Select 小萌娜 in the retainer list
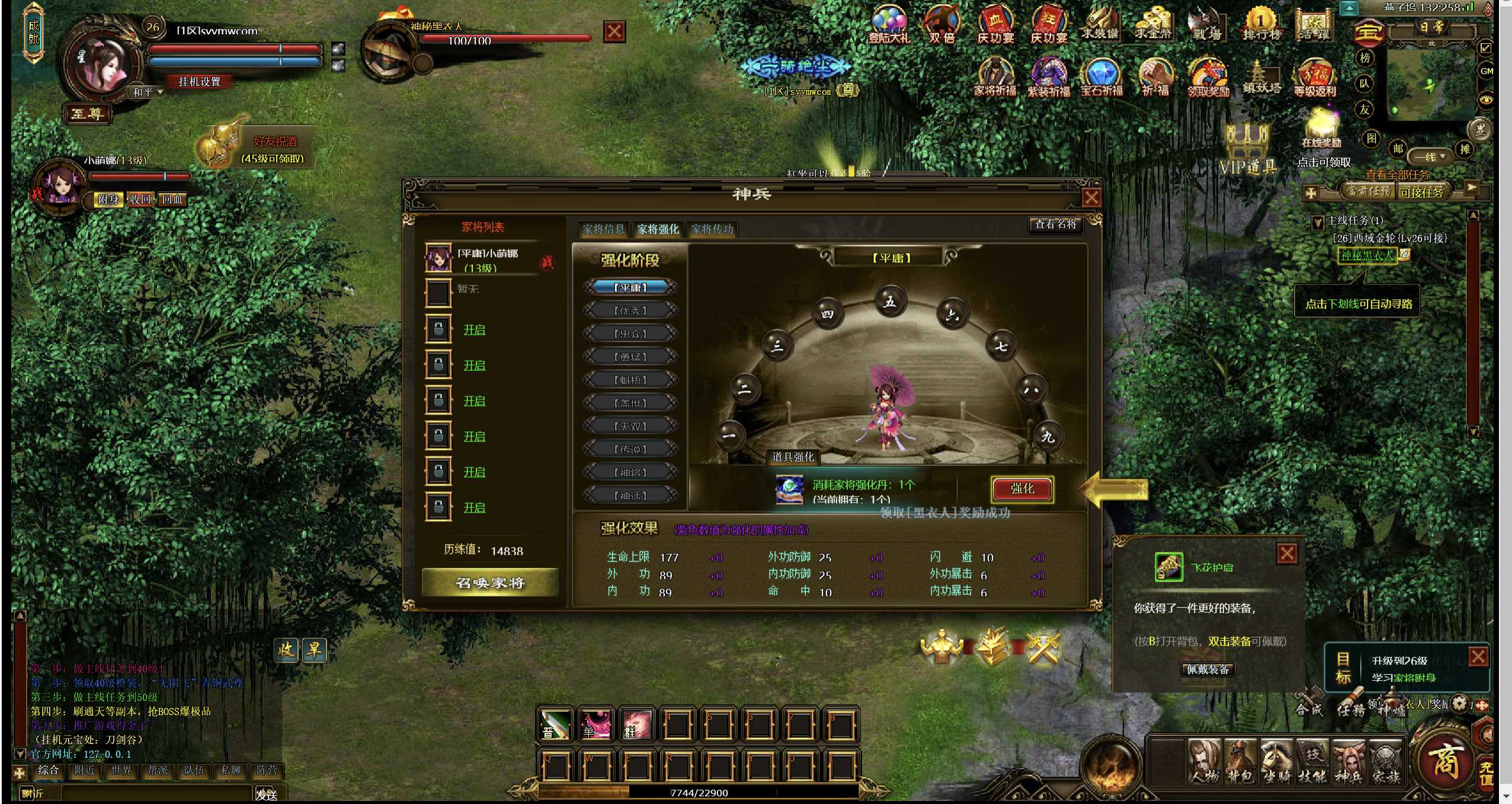The width and height of the screenshot is (1512, 804). coord(488,260)
